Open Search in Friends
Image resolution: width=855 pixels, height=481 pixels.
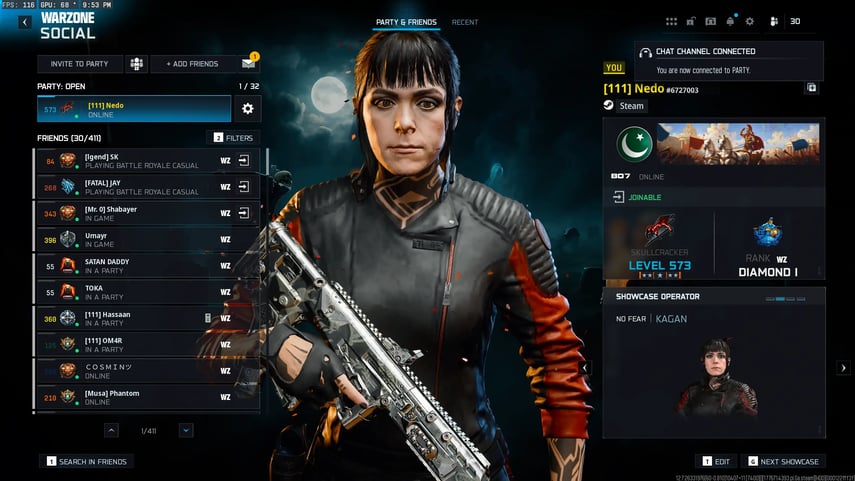[88, 461]
